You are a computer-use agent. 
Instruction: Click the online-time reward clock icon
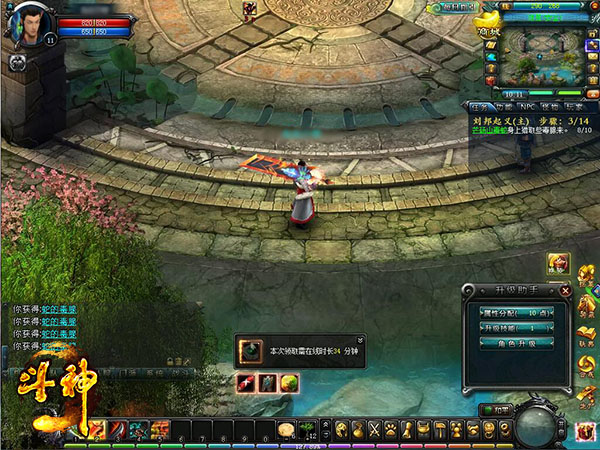(250, 351)
